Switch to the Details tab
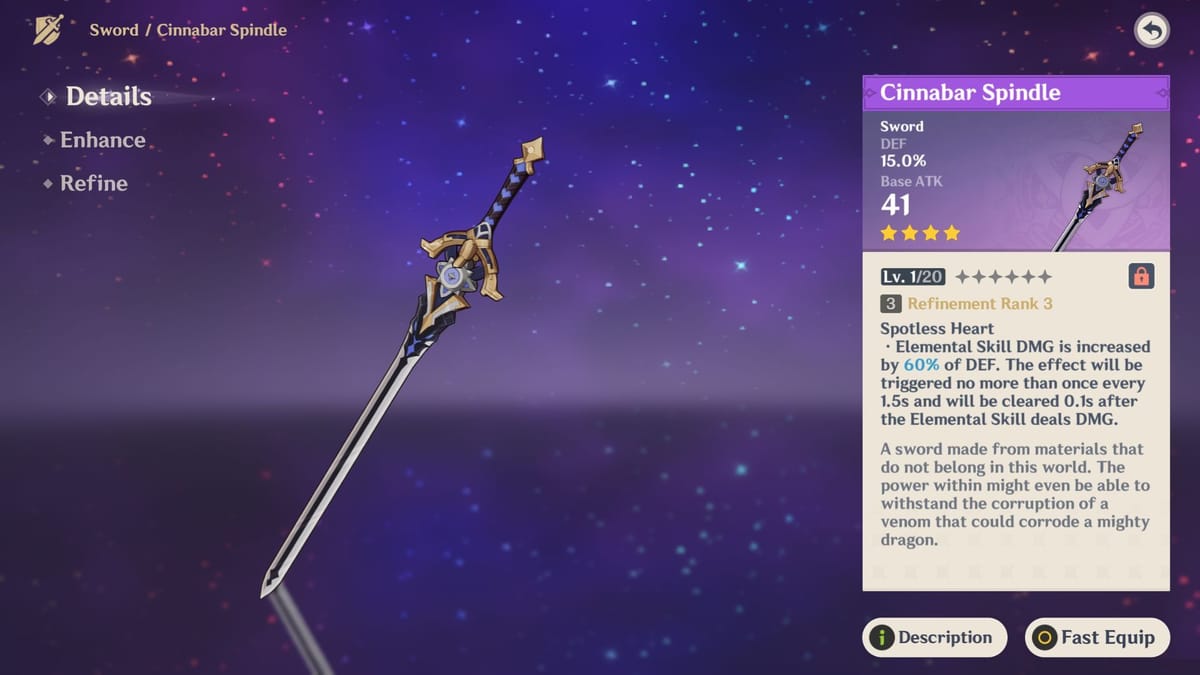1200x675 pixels. (108, 97)
